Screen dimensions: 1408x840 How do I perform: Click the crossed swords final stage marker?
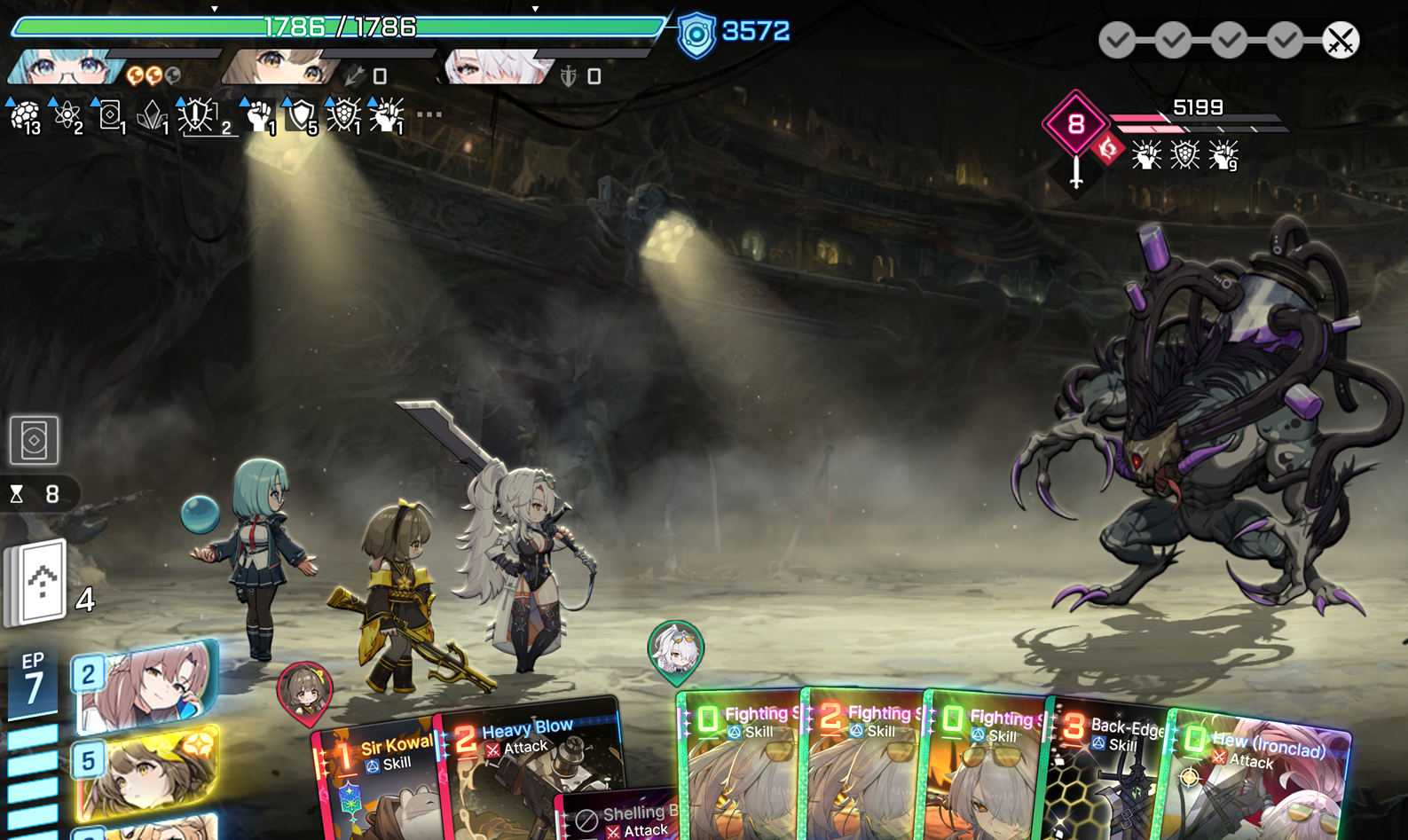[x=1340, y=40]
